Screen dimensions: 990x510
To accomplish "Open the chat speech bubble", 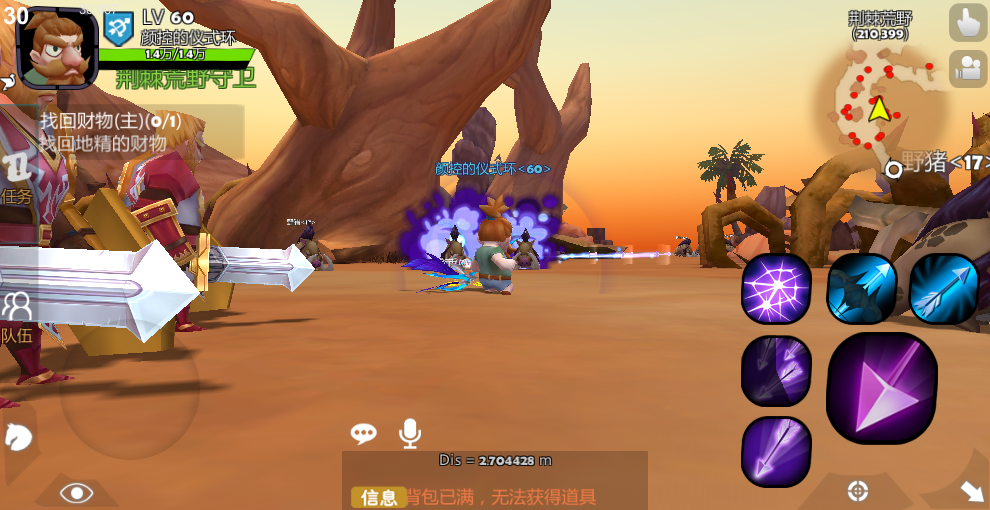I will point(363,433).
